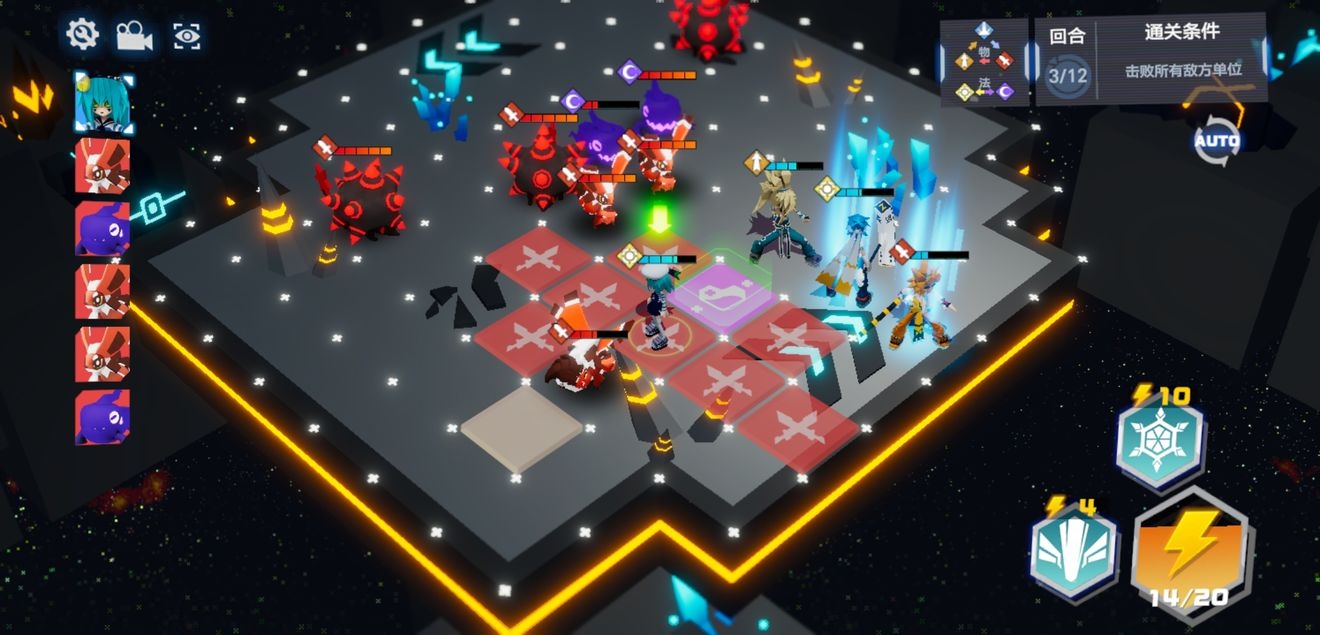Image resolution: width=1320 pixels, height=635 pixels.
Task: Click the video camera icon
Action: (x=133, y=36)
